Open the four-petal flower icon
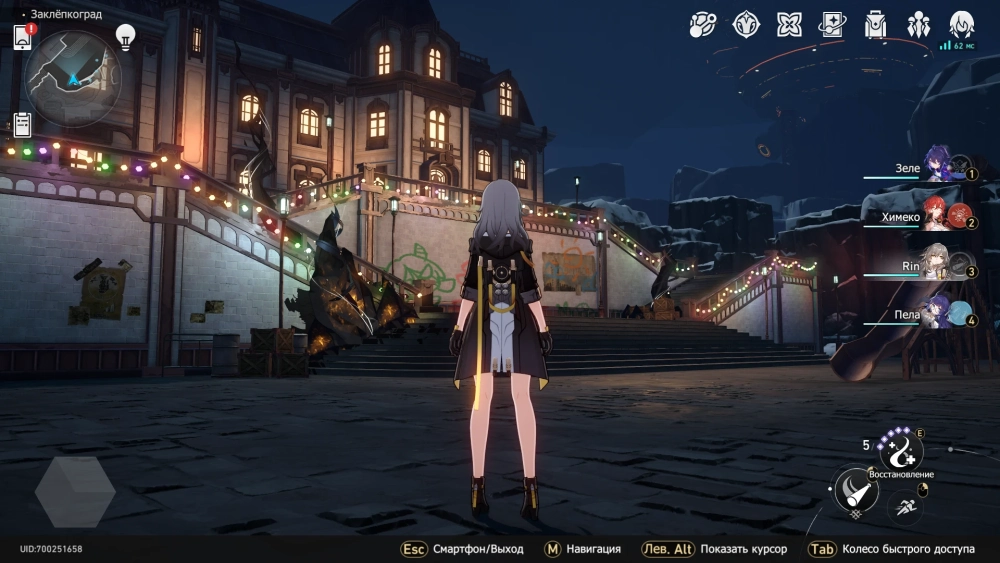Image resolution: width=1000 pixels, height=563 pixels. click(x=789, y=24)
